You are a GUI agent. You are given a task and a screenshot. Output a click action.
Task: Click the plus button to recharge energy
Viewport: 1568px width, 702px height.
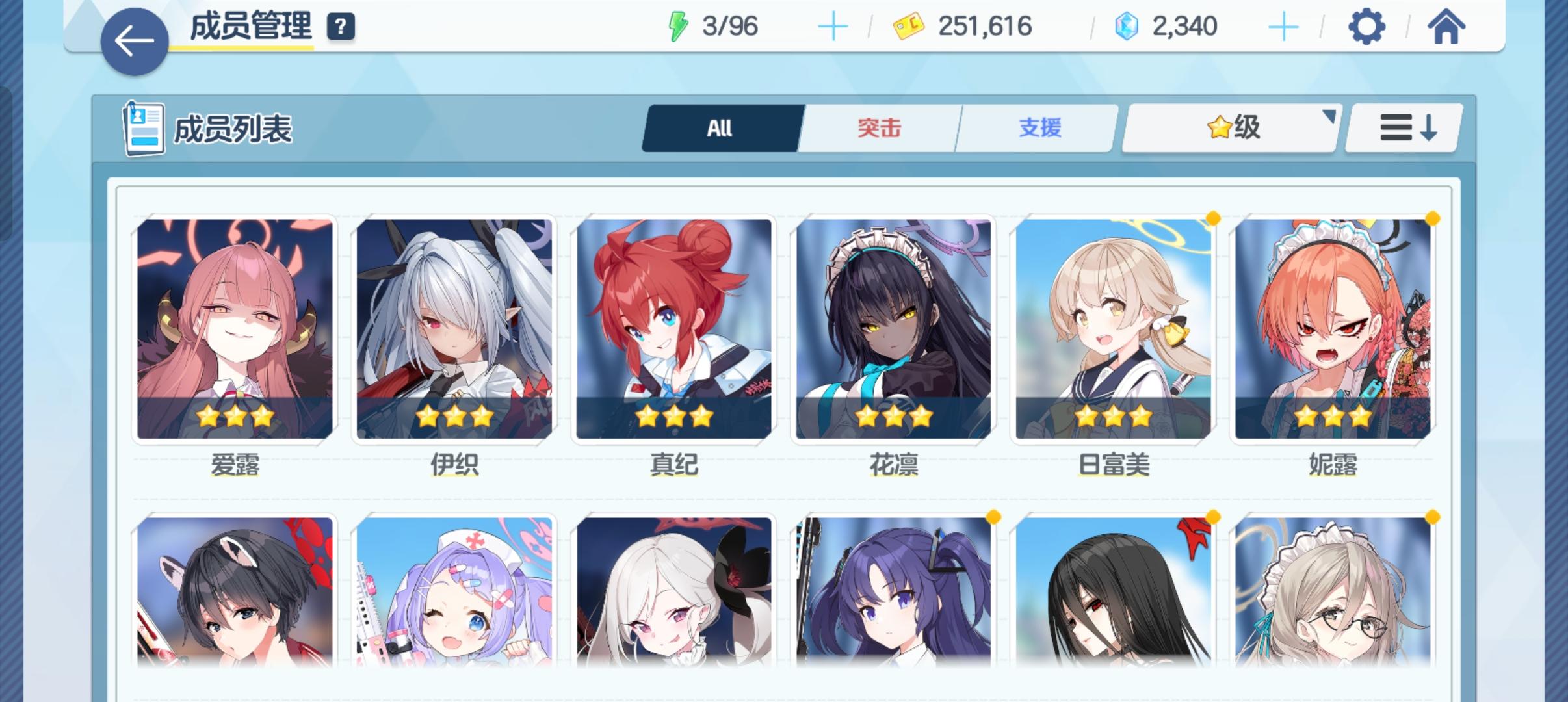834,26
